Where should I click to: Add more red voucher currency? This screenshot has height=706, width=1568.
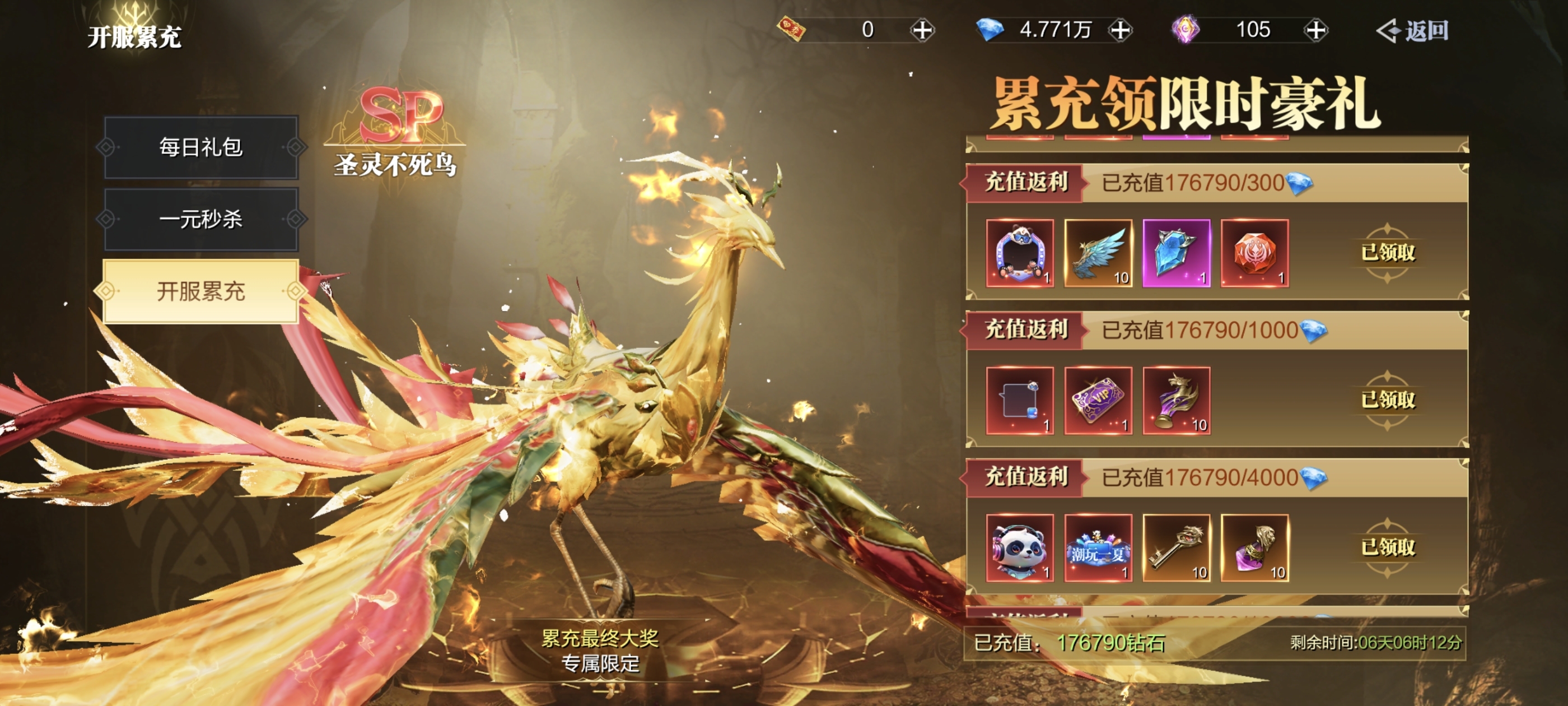tap(922, 30)
